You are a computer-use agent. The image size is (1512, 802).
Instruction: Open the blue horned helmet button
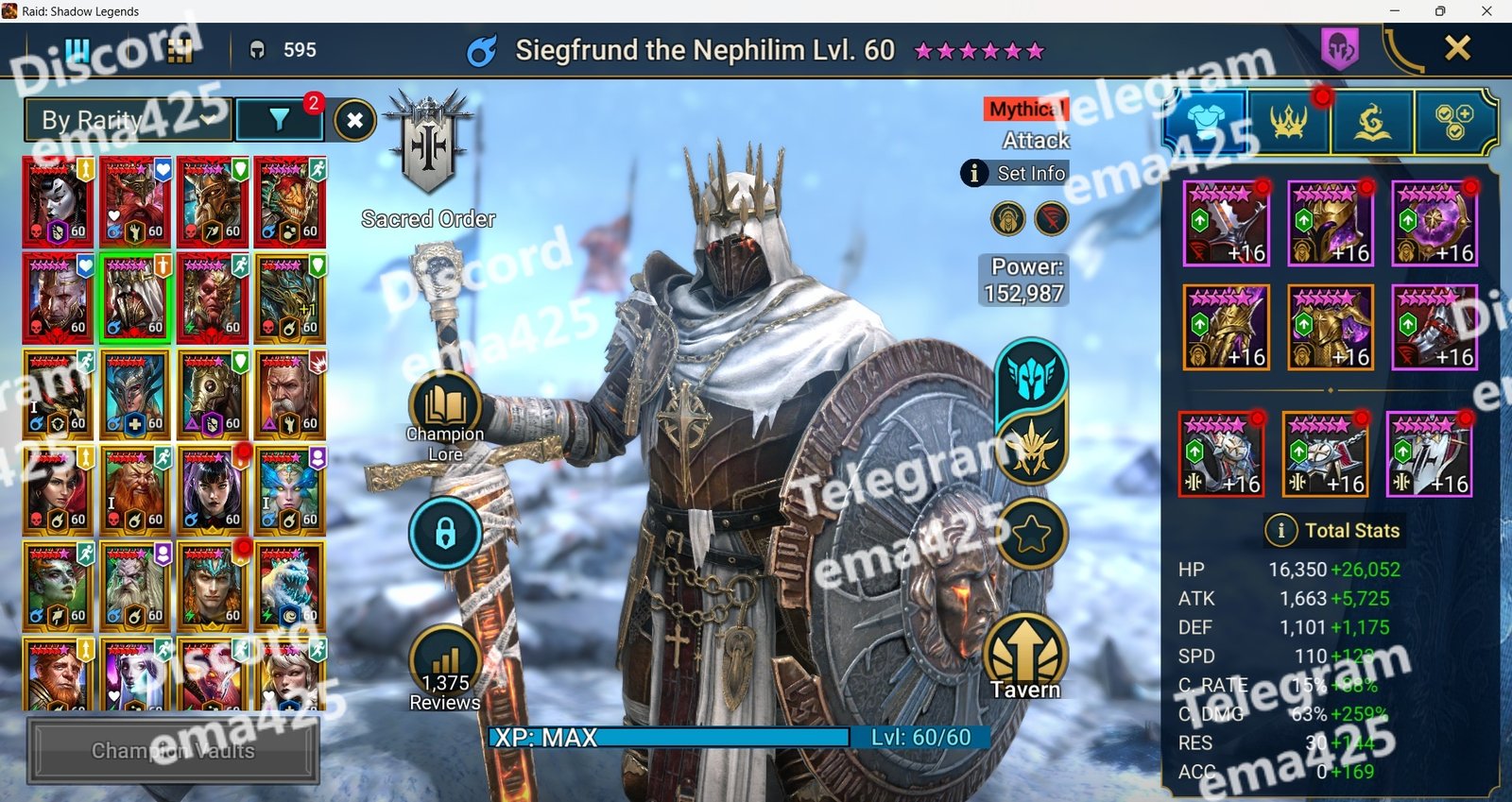click(x=1030, y=375)
